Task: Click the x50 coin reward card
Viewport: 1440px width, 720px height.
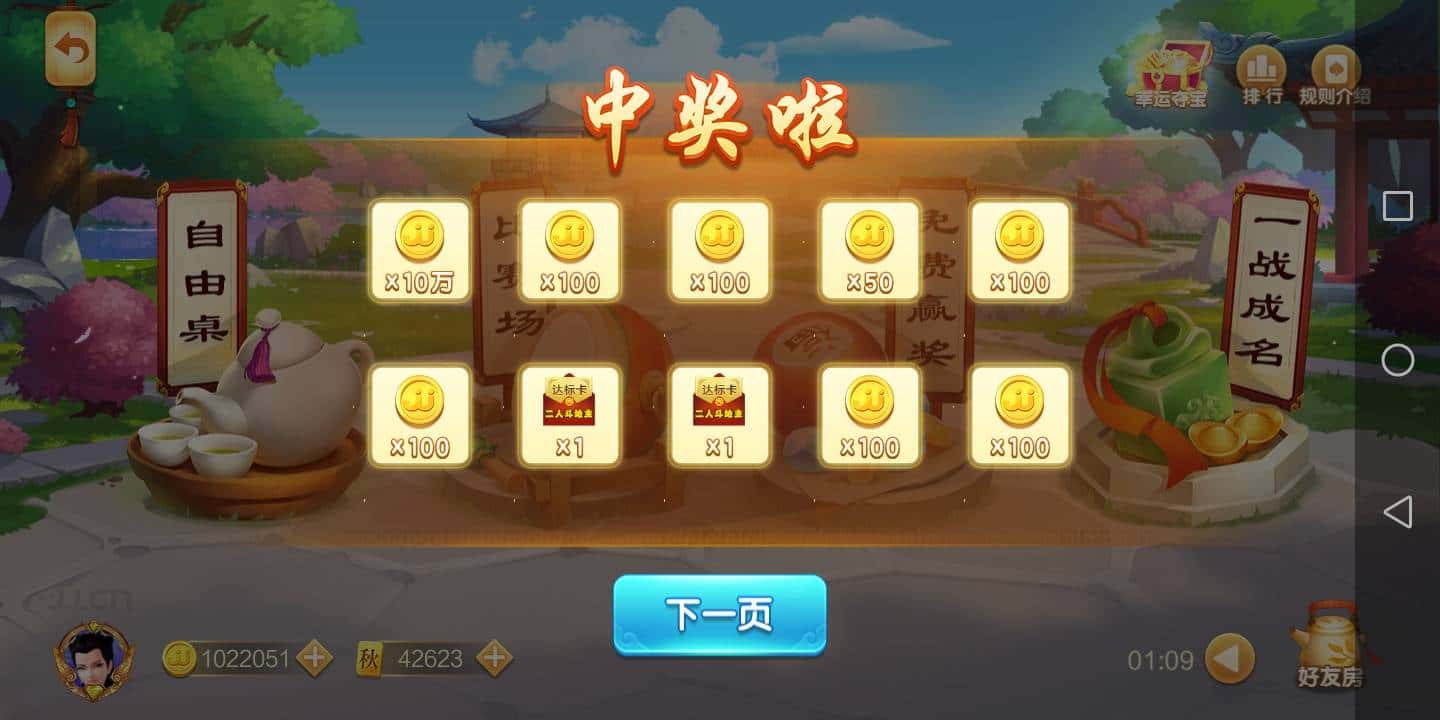Action: pyautogui.click(x=870, y=250)
